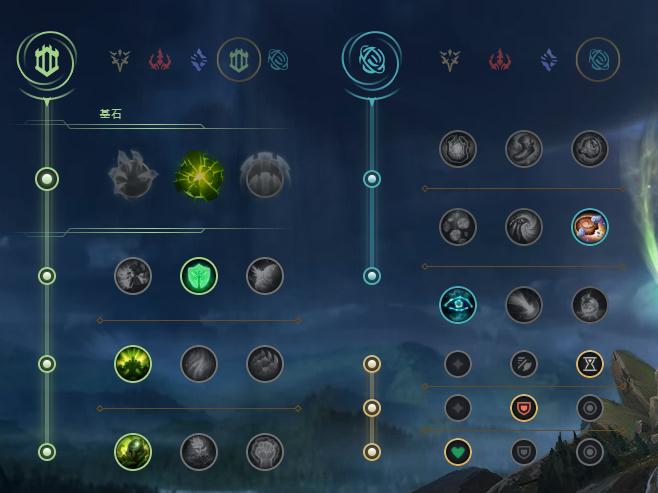
Task: Pick the Bone Plating rune
Action: [265, 364]
